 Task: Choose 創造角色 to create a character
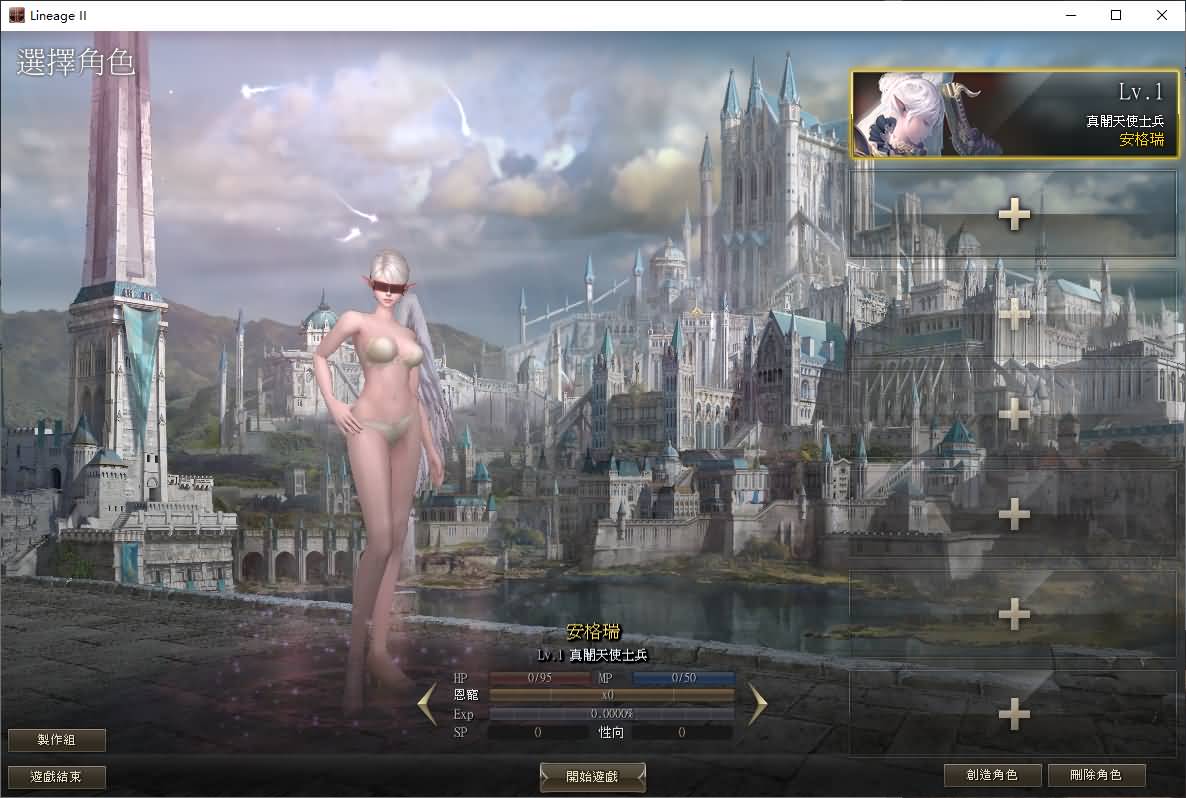pyautogui.click(x=992, y=775)
